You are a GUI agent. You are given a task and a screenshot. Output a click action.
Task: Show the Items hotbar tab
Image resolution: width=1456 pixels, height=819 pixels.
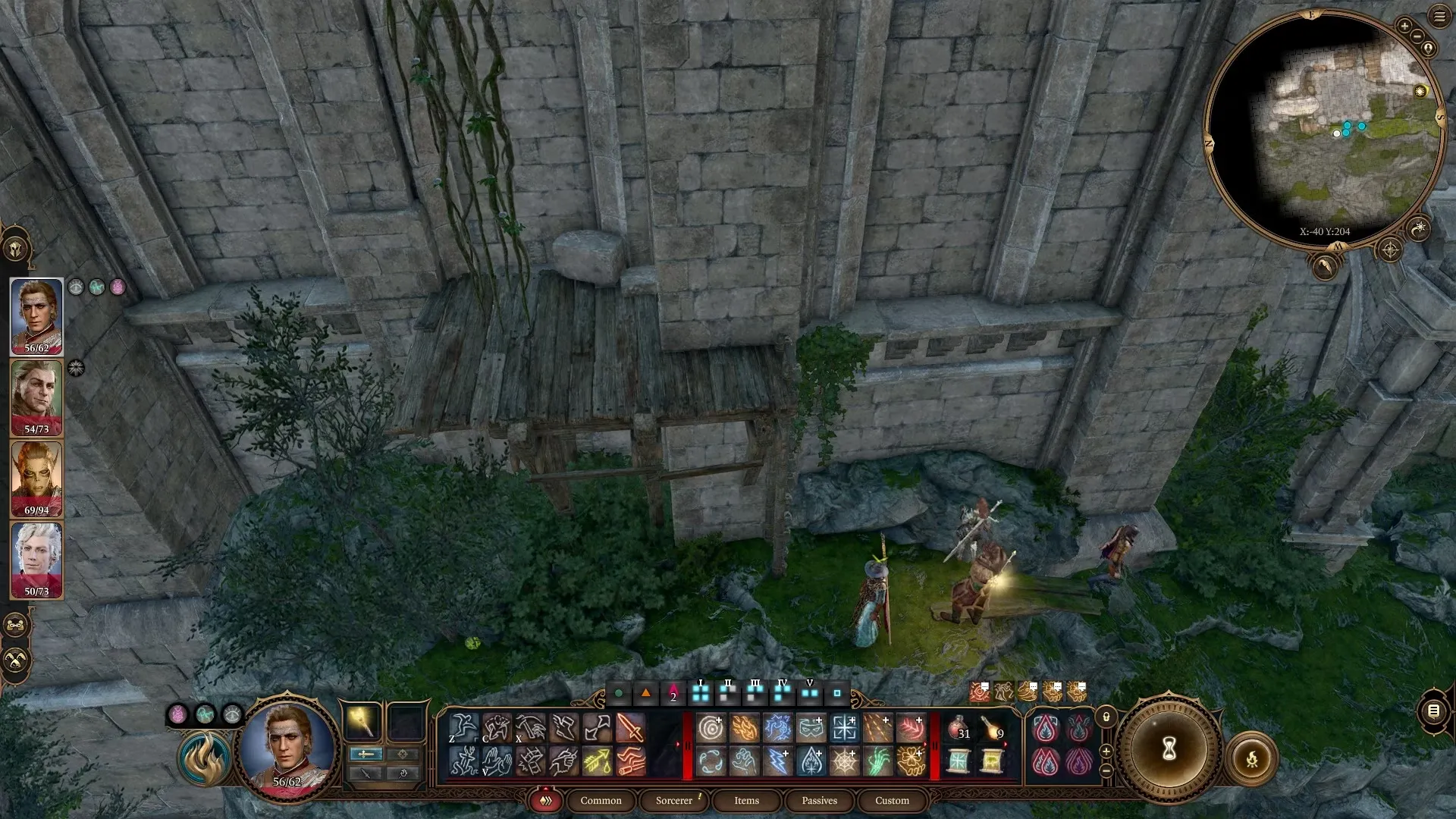746,800
